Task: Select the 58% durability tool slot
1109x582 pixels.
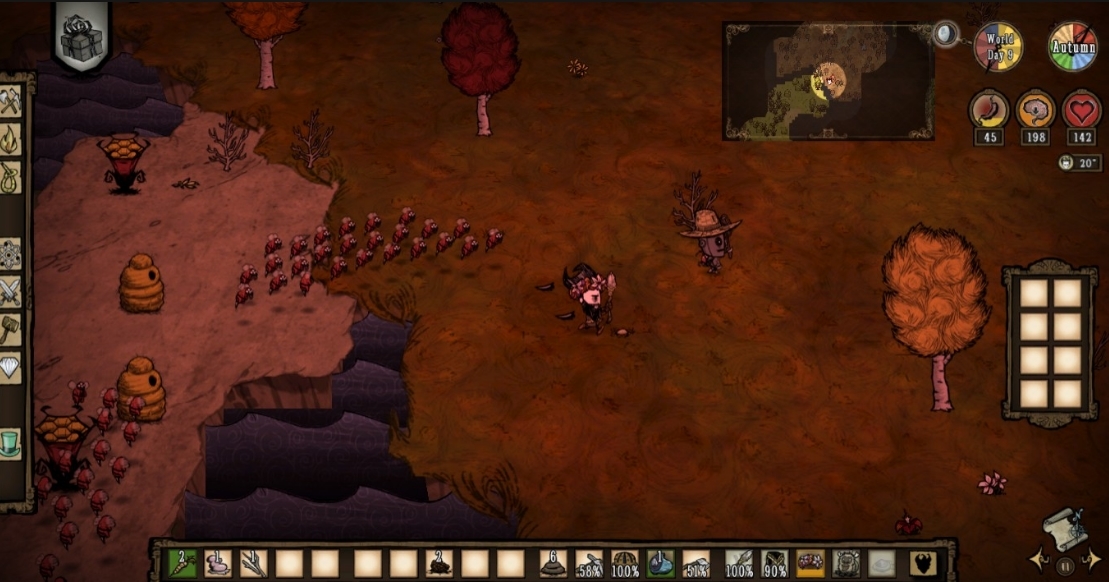Action: [590, 563]
